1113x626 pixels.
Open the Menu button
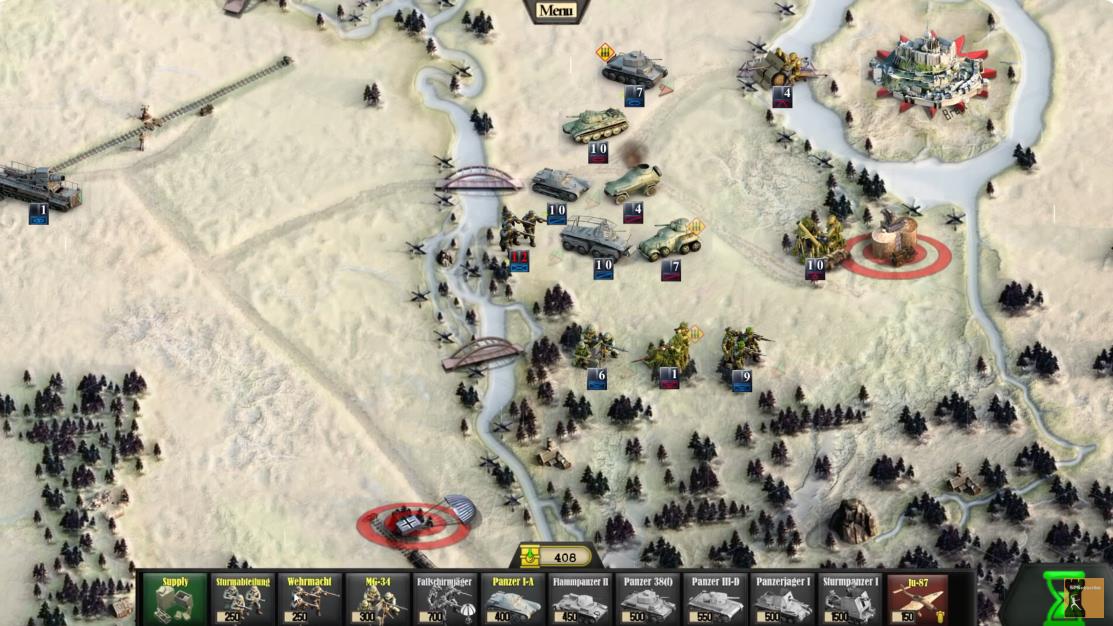point(556,11)
